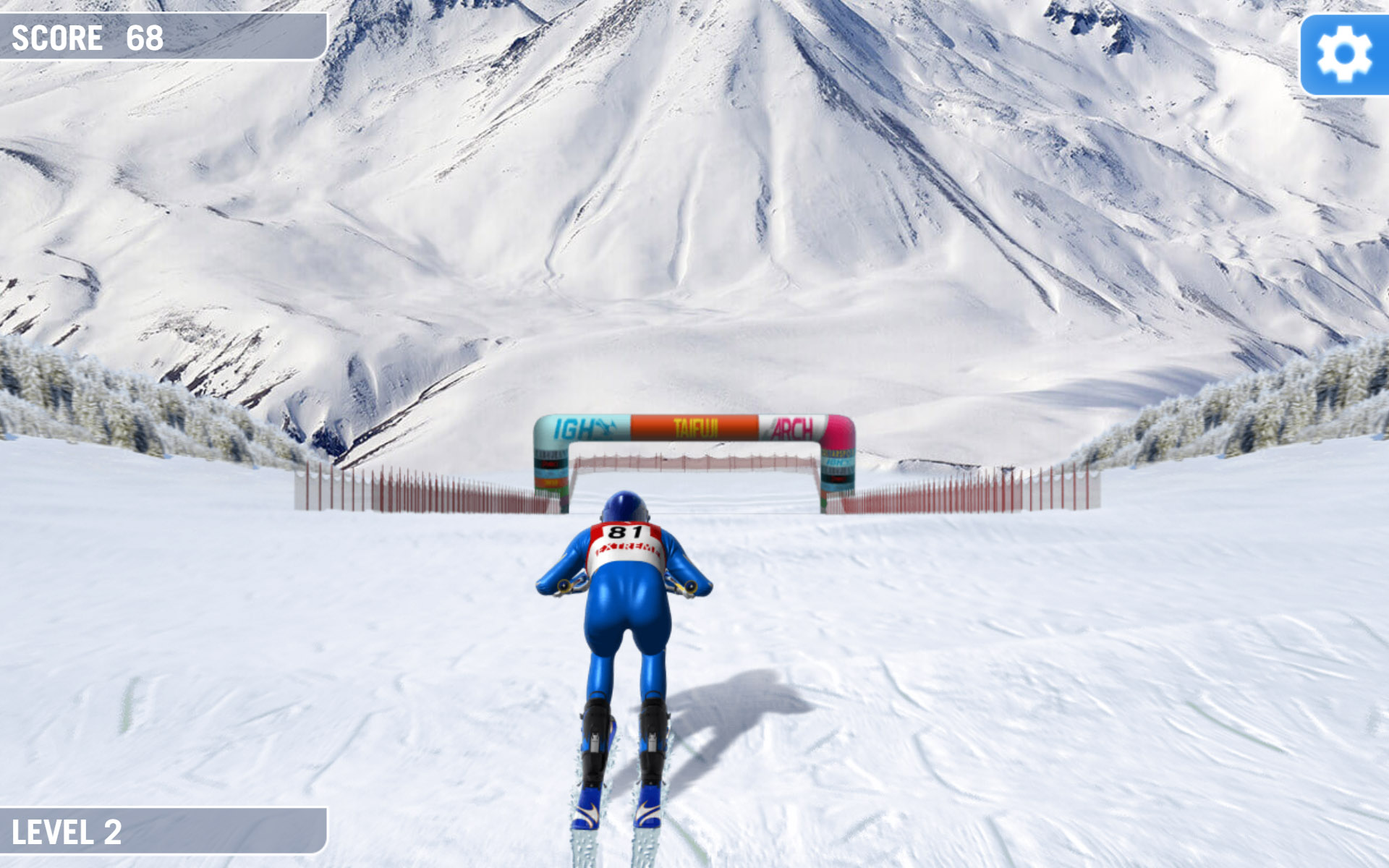Click the IGH sign on the finish arch
The height and width of the screenshot is (868, 1389).
point(572,428)
